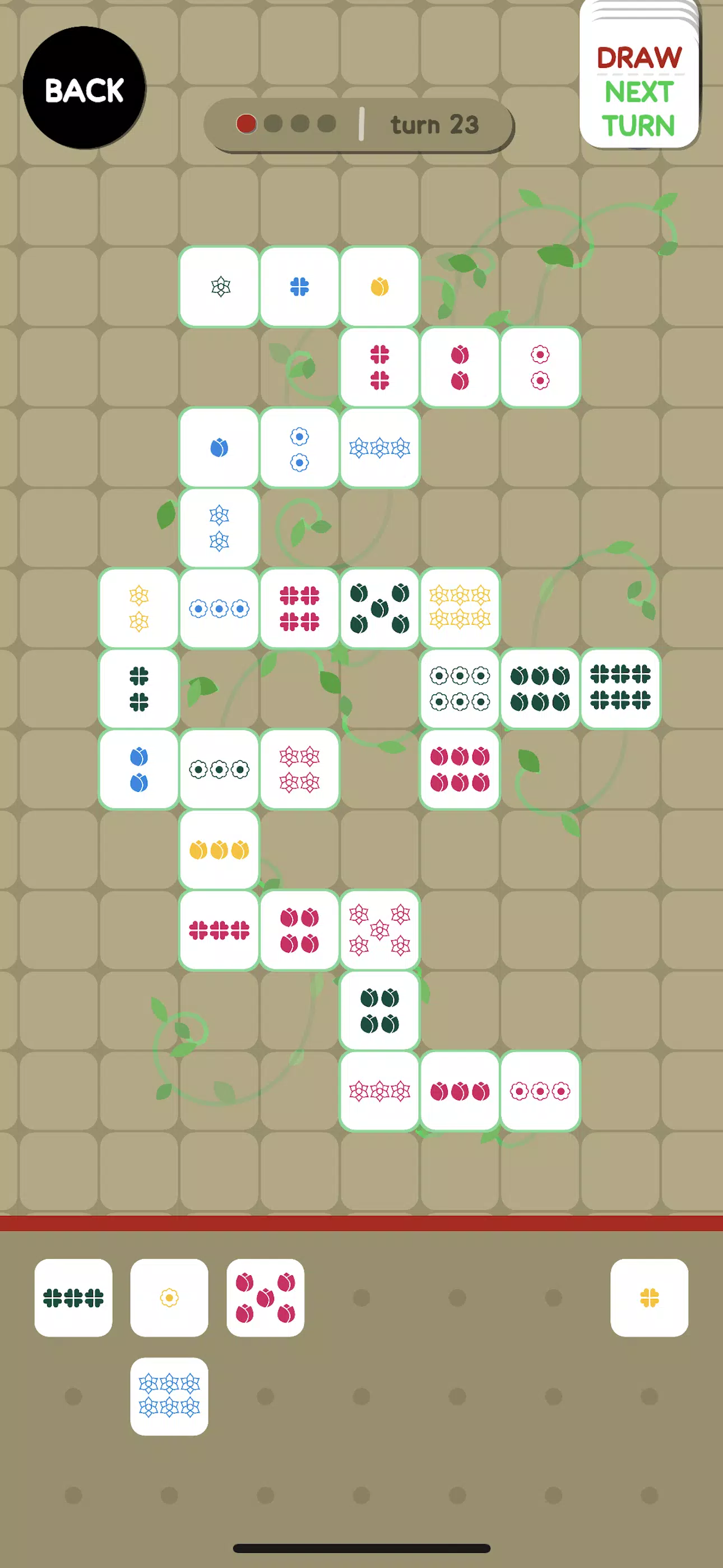Tap the three yellow tulips tile on the board

tap(218, 850)
